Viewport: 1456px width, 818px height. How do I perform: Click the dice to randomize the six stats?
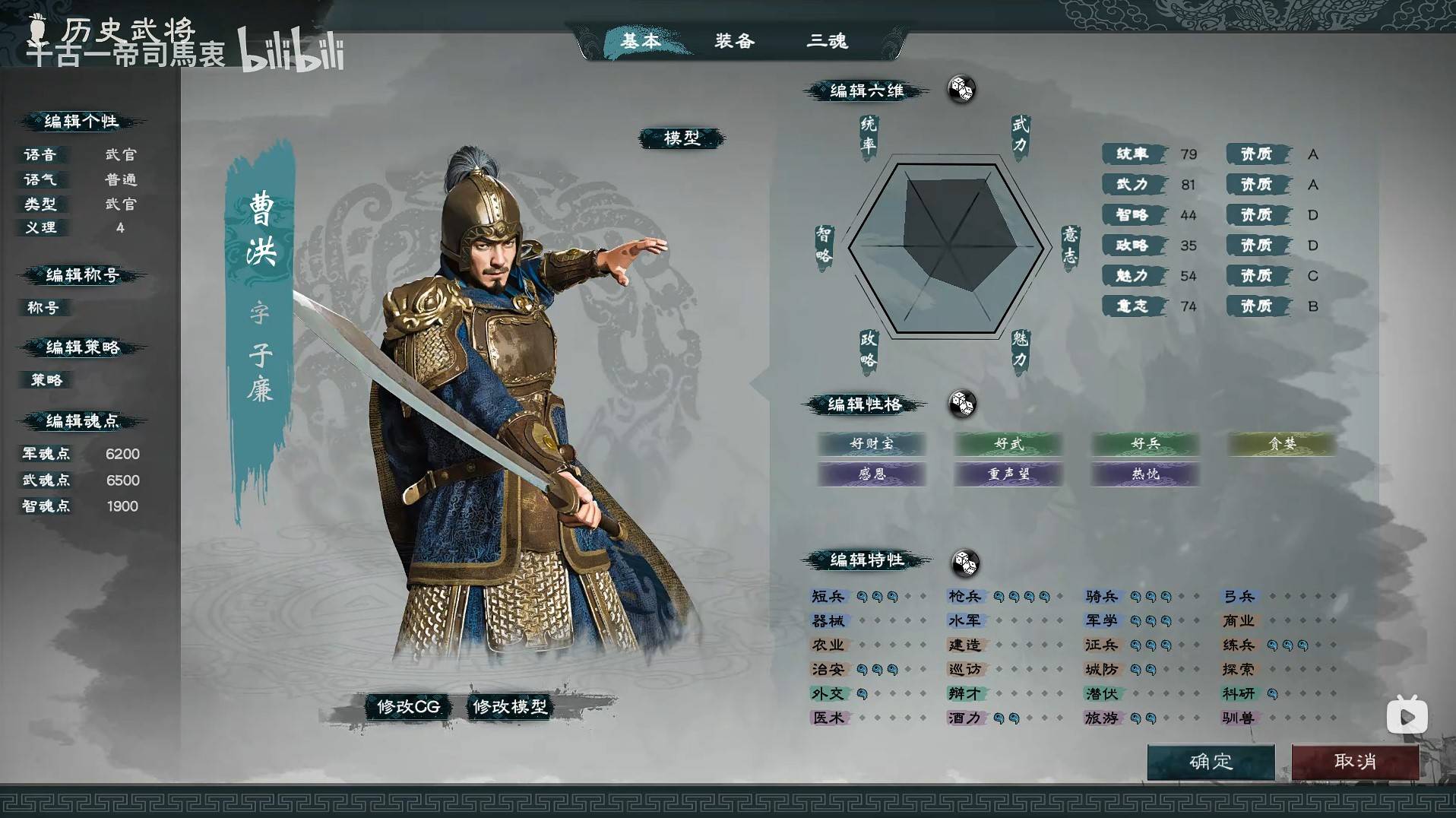pos(961,90)
